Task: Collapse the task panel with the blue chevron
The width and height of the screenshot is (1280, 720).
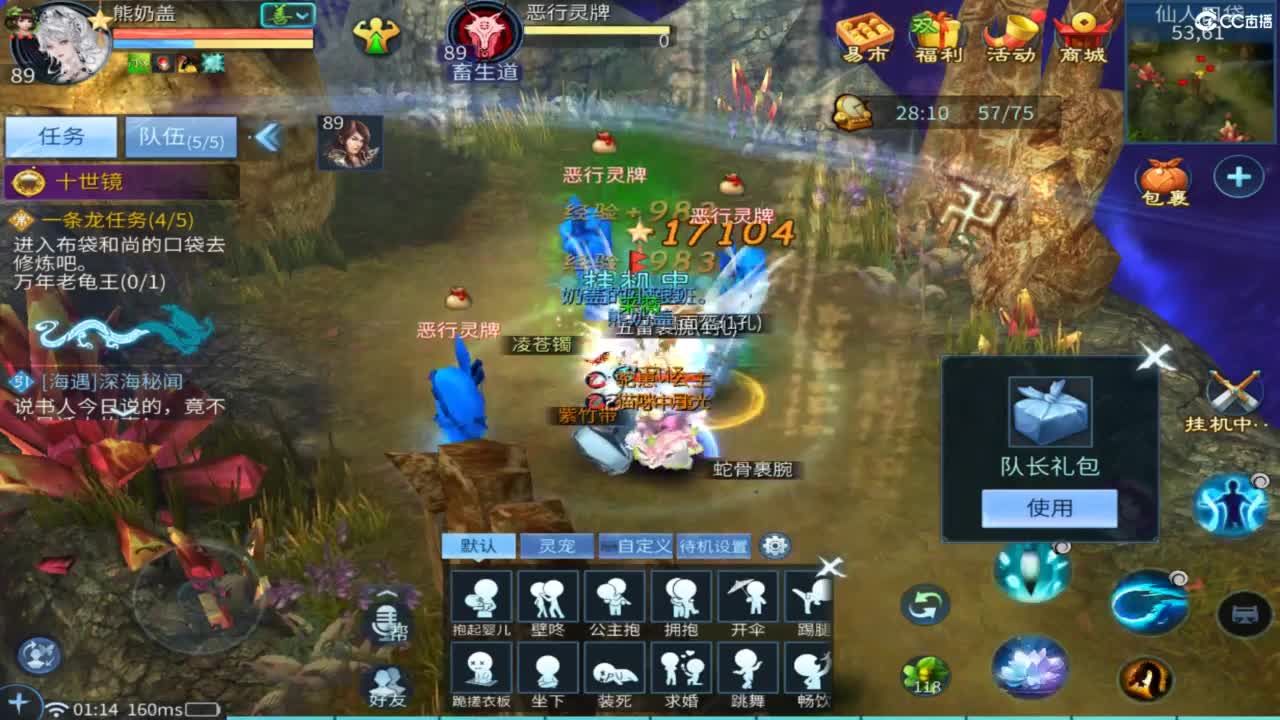Action: [x=268, y=135]
